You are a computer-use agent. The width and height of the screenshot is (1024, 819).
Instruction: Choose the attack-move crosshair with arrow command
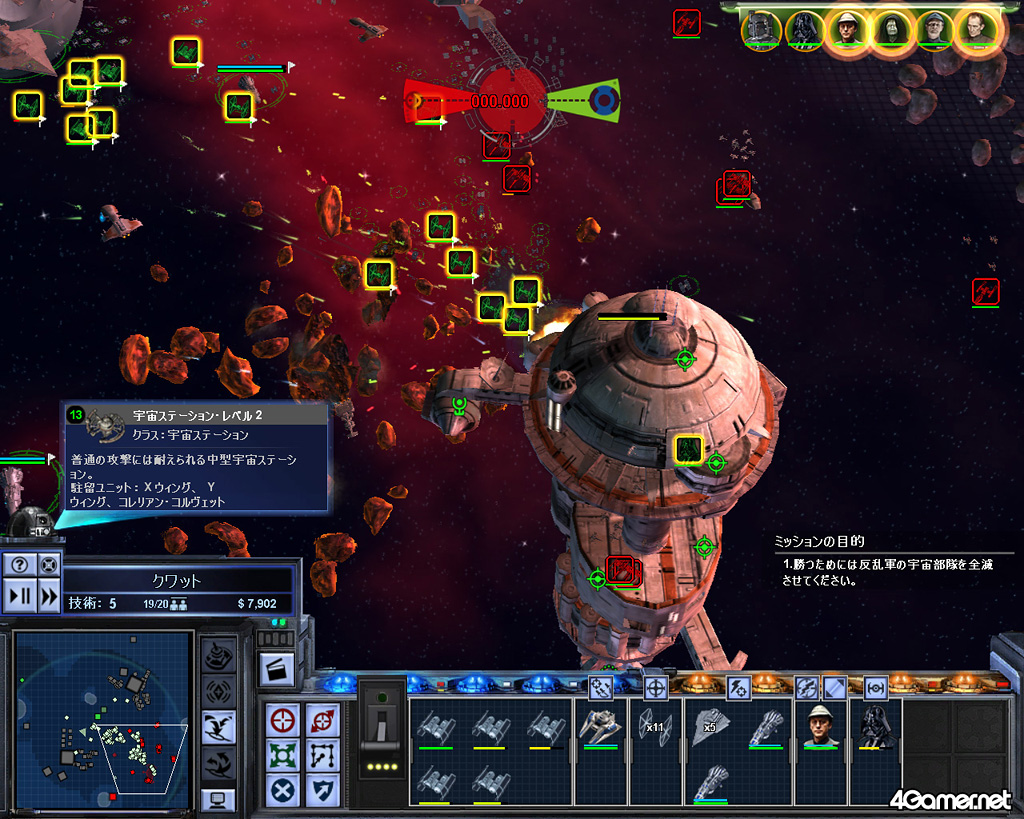point(323,720)
